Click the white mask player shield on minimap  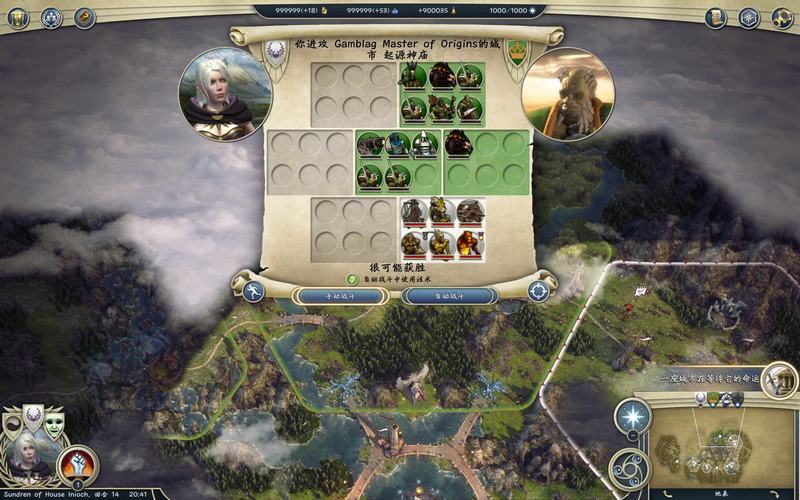pyautogui.click(x=701, y=399)
